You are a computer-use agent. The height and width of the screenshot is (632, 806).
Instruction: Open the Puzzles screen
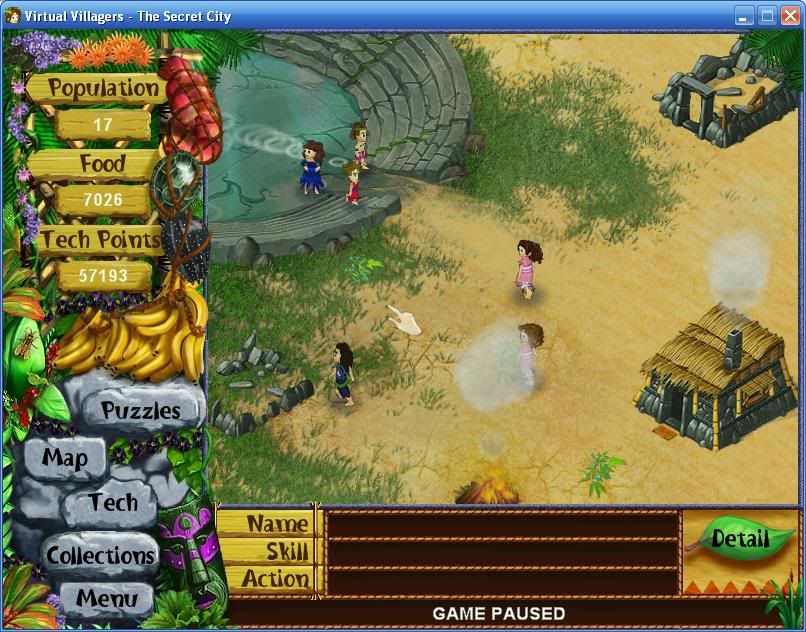pos(141,411)
